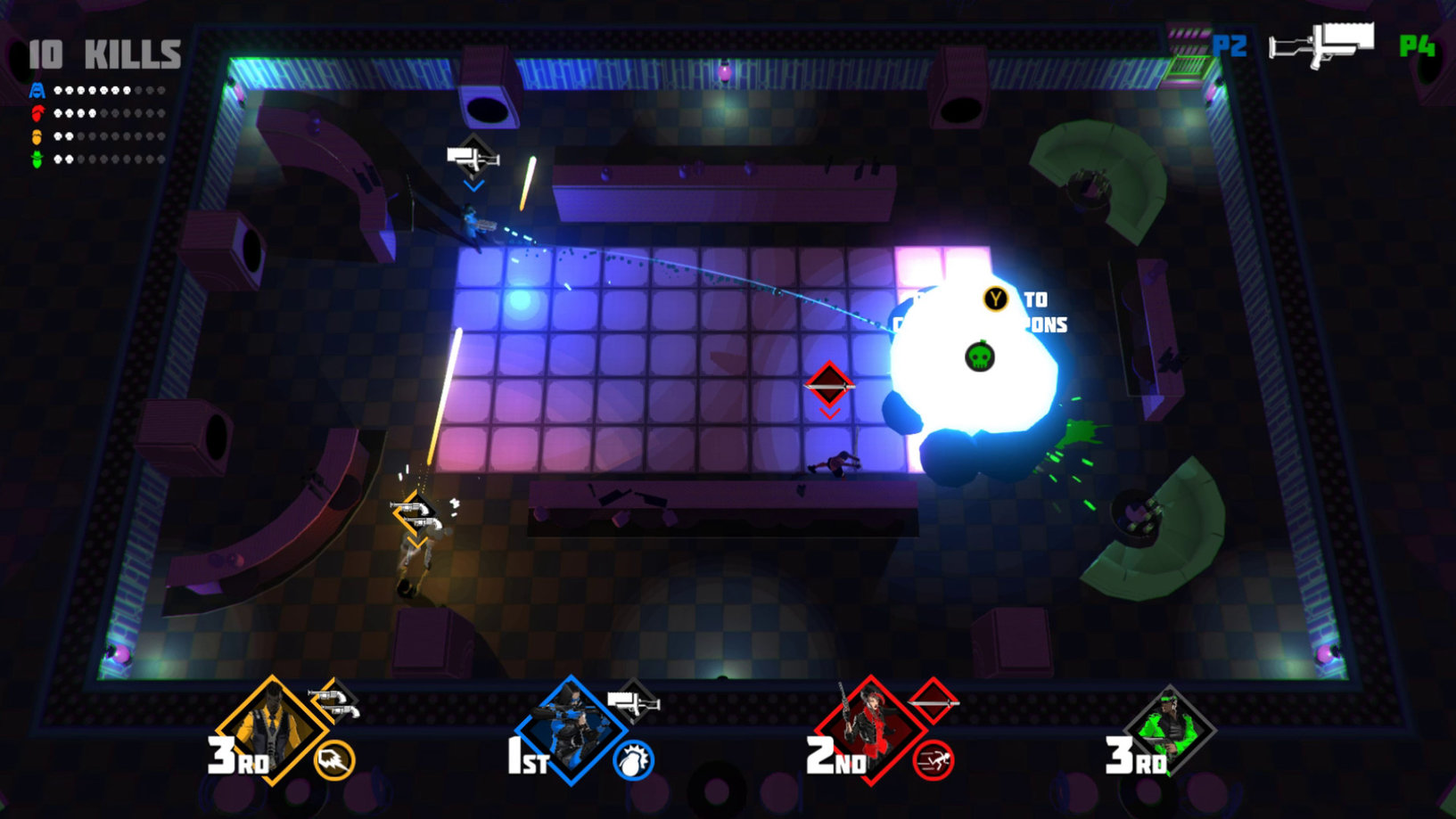Select the red player's character portrait

tap(870, 730)
